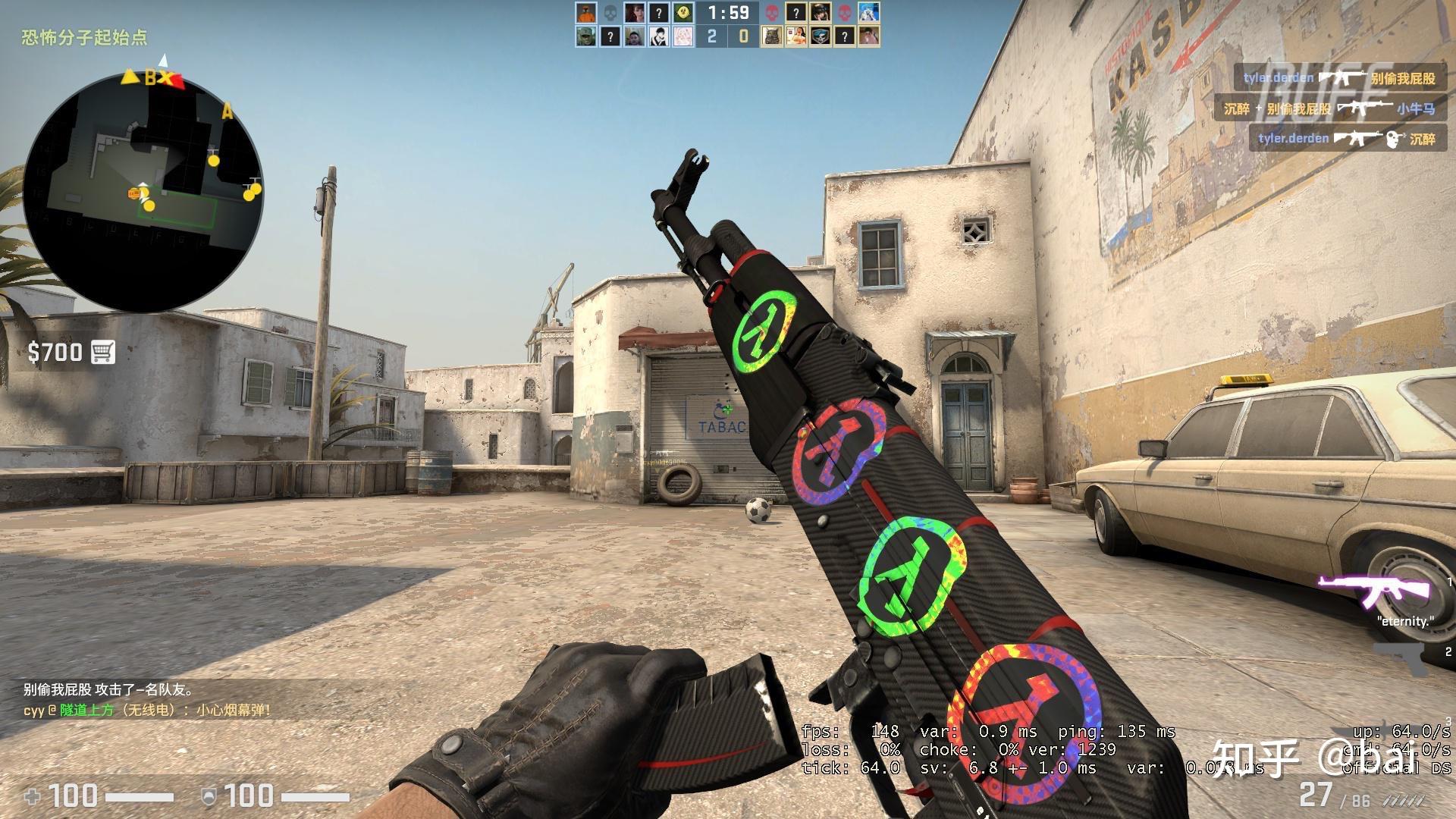Click the shopping cart icon beside $700
Image resolution: width=1456 pixels, height=819 pixels.
(x=104, y=352)
